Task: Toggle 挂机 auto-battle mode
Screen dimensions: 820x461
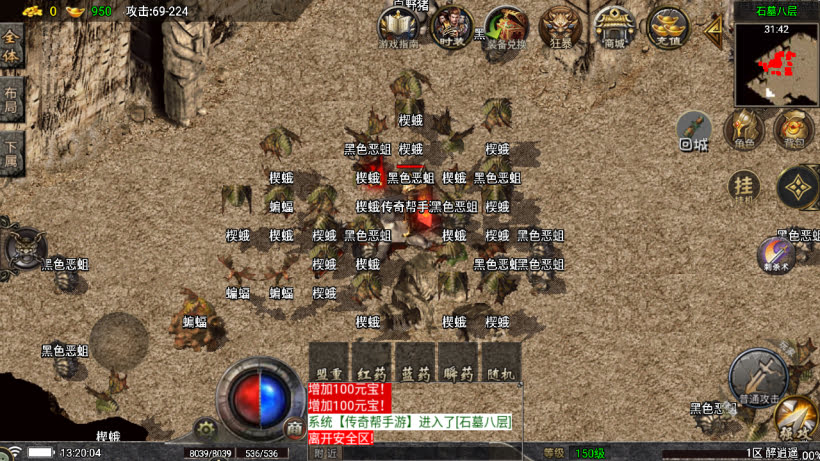Action: click(743, 186)
